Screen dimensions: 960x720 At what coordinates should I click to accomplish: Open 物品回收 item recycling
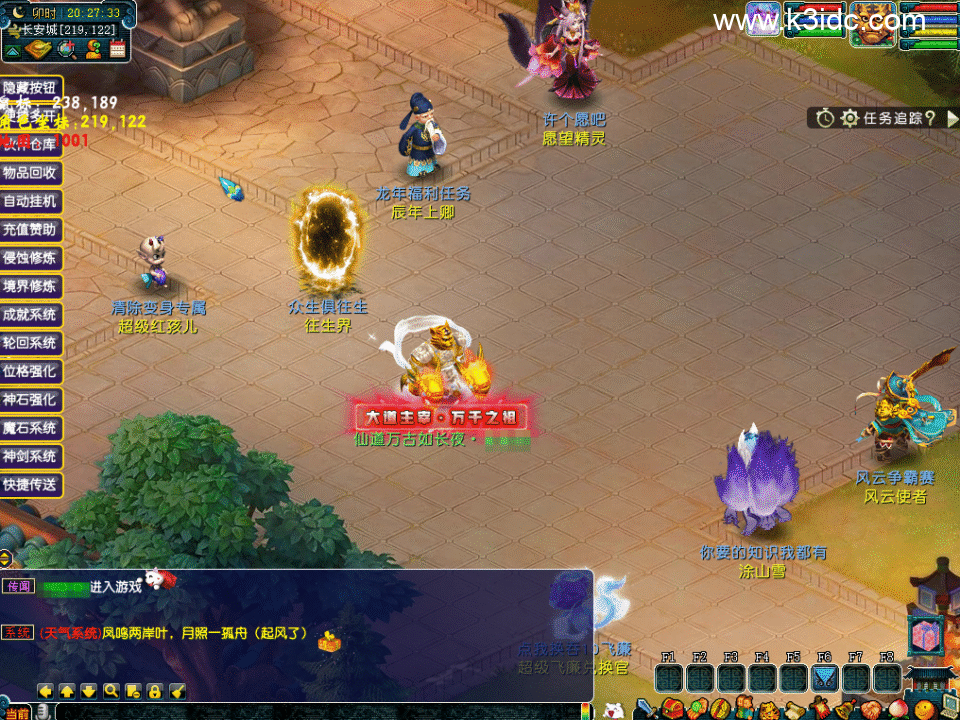[31, 172]
